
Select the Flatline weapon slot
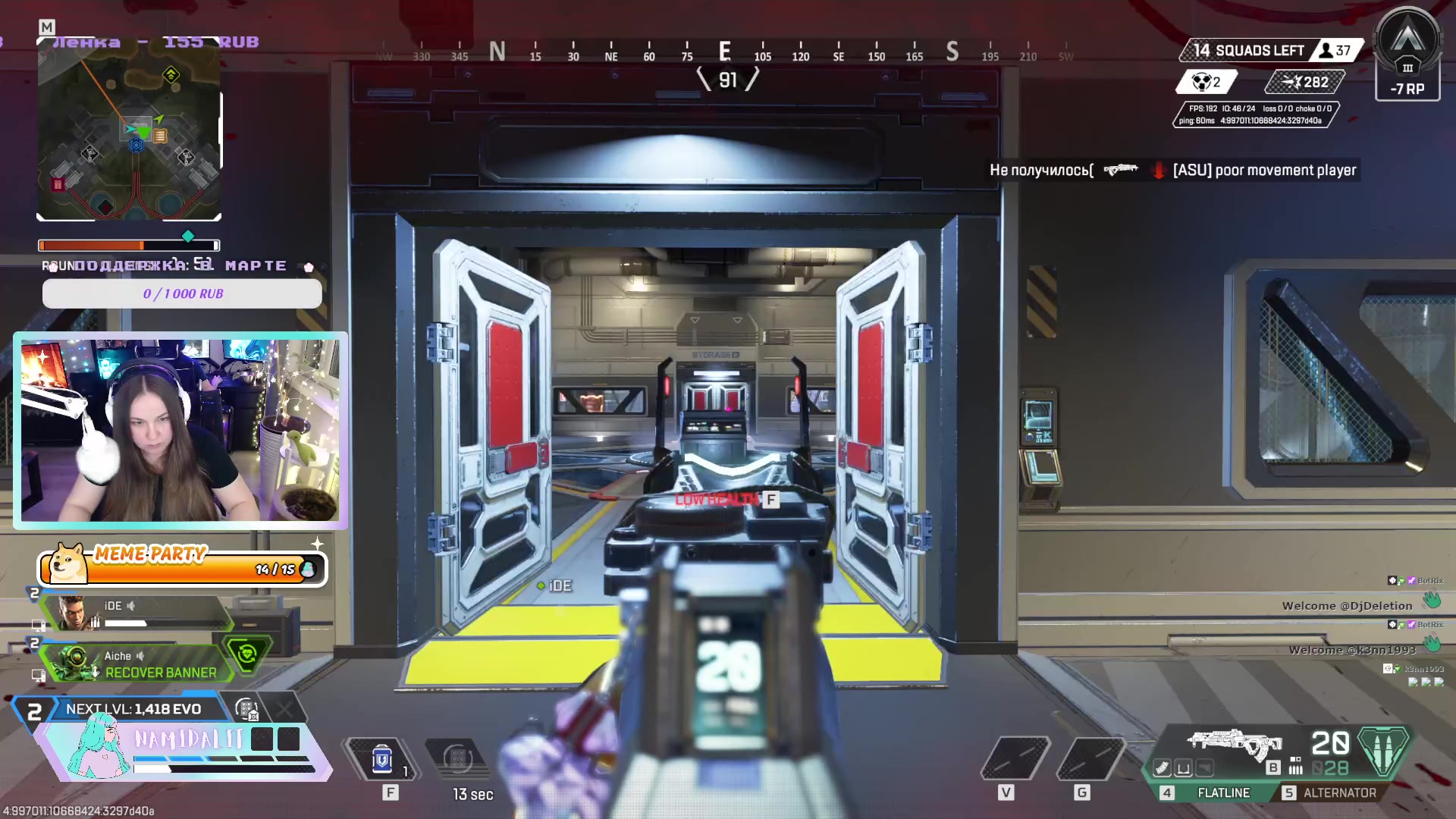1222,792
